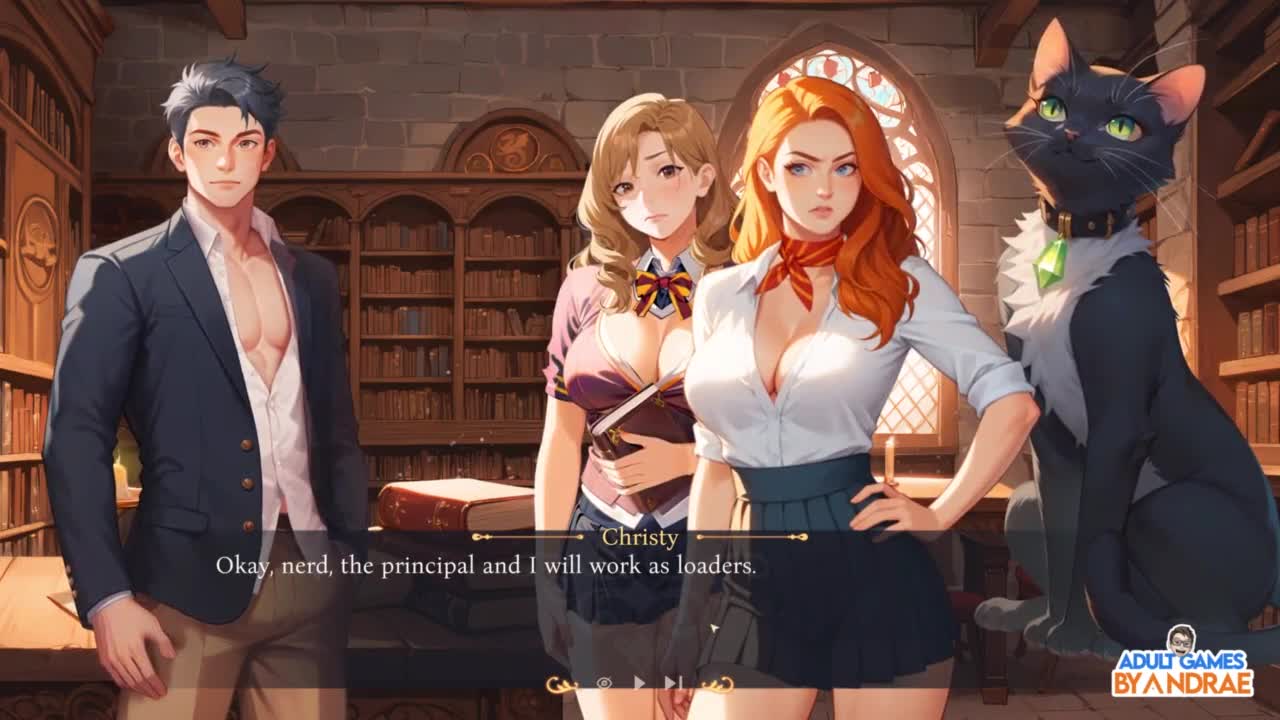
Task: Skip ahead with the skip-forward button
Action: pos(673,683)
